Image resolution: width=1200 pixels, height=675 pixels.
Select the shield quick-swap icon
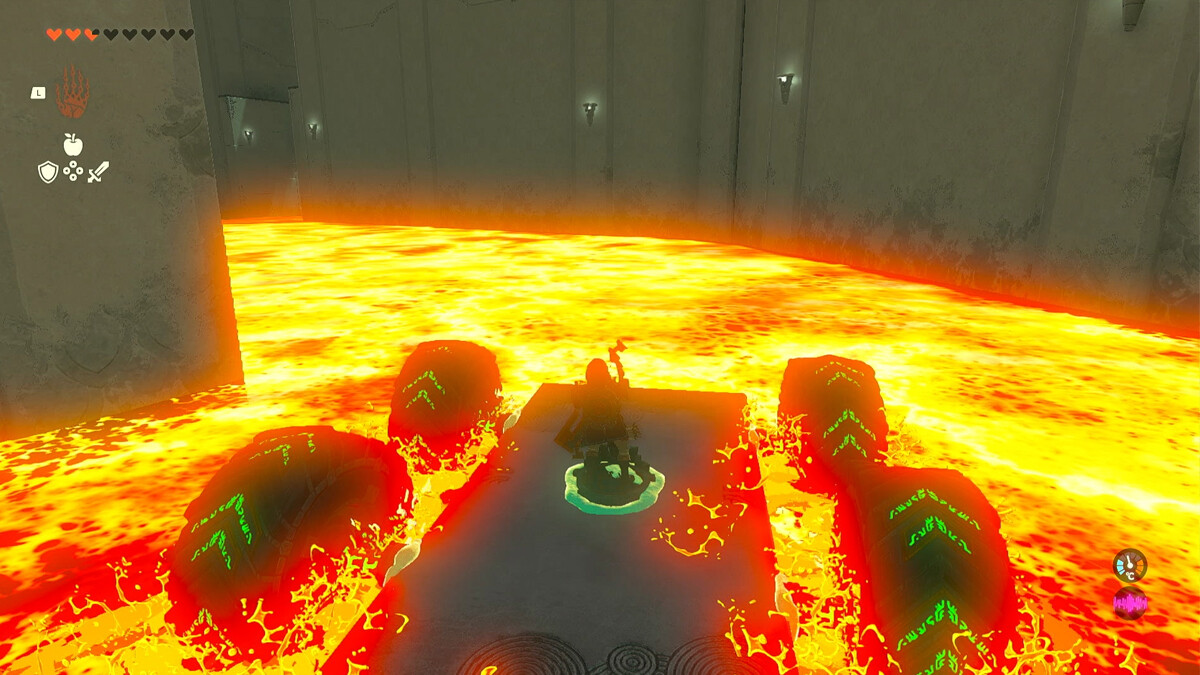click(48, 172)
